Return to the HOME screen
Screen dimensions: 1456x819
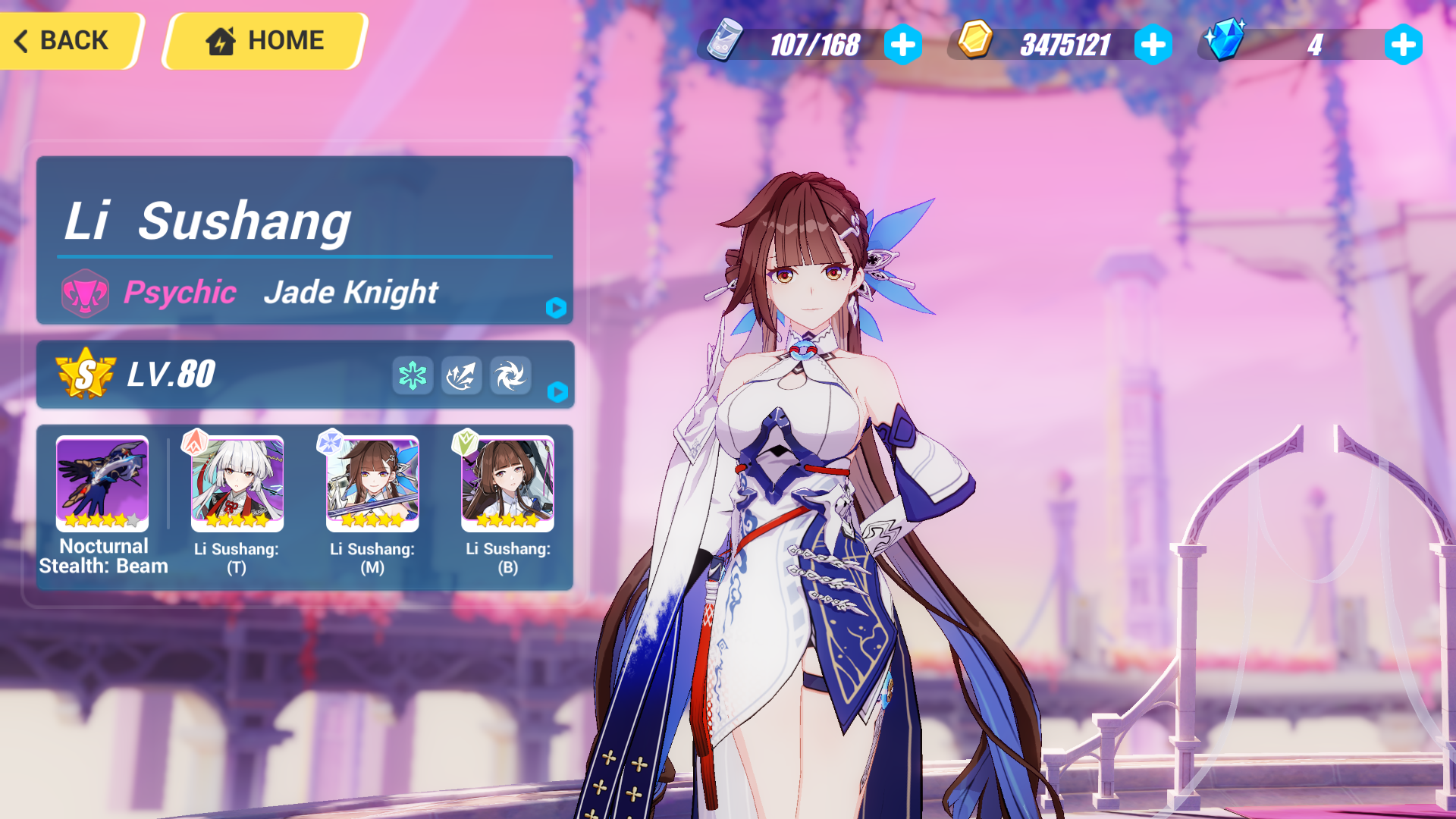[x=262, y=40]
